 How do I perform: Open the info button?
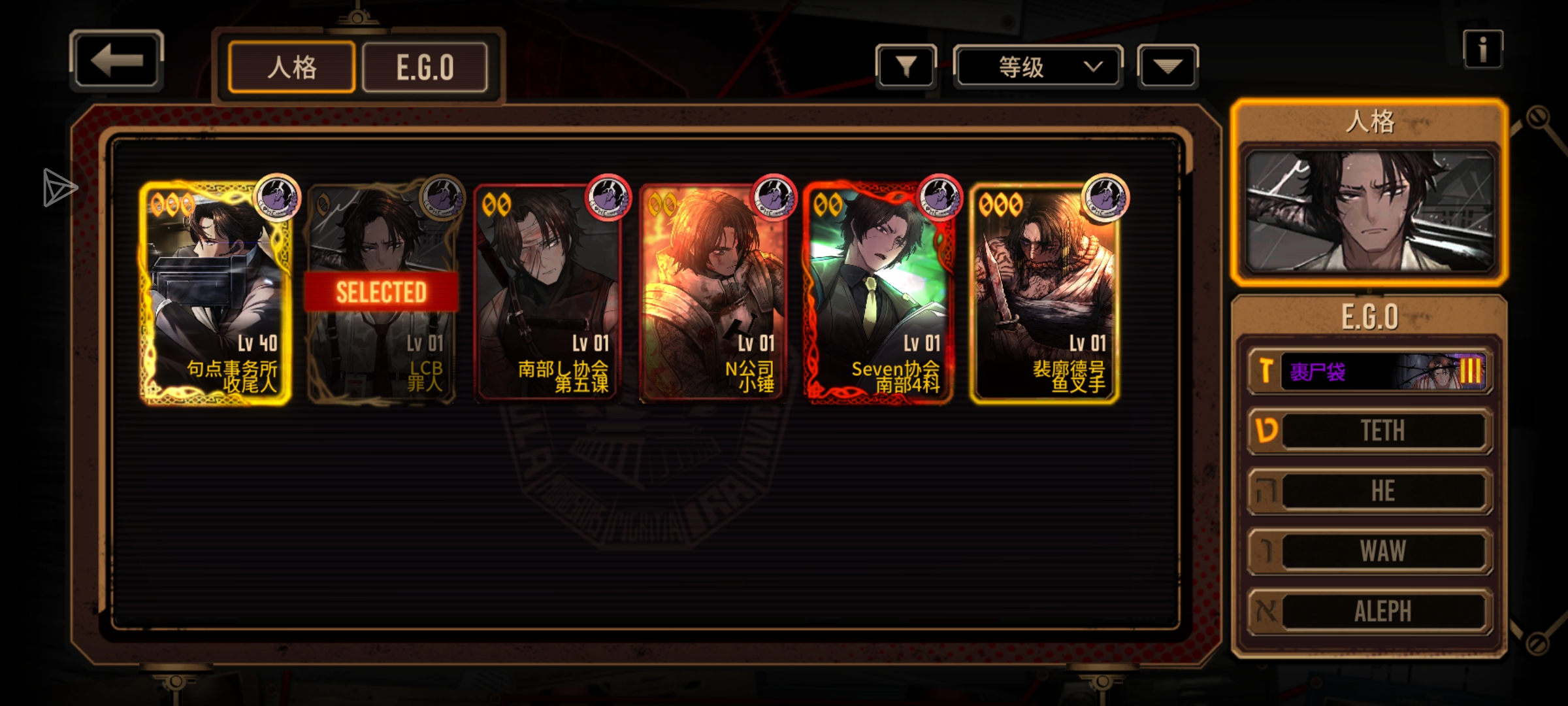[1482, 50]
